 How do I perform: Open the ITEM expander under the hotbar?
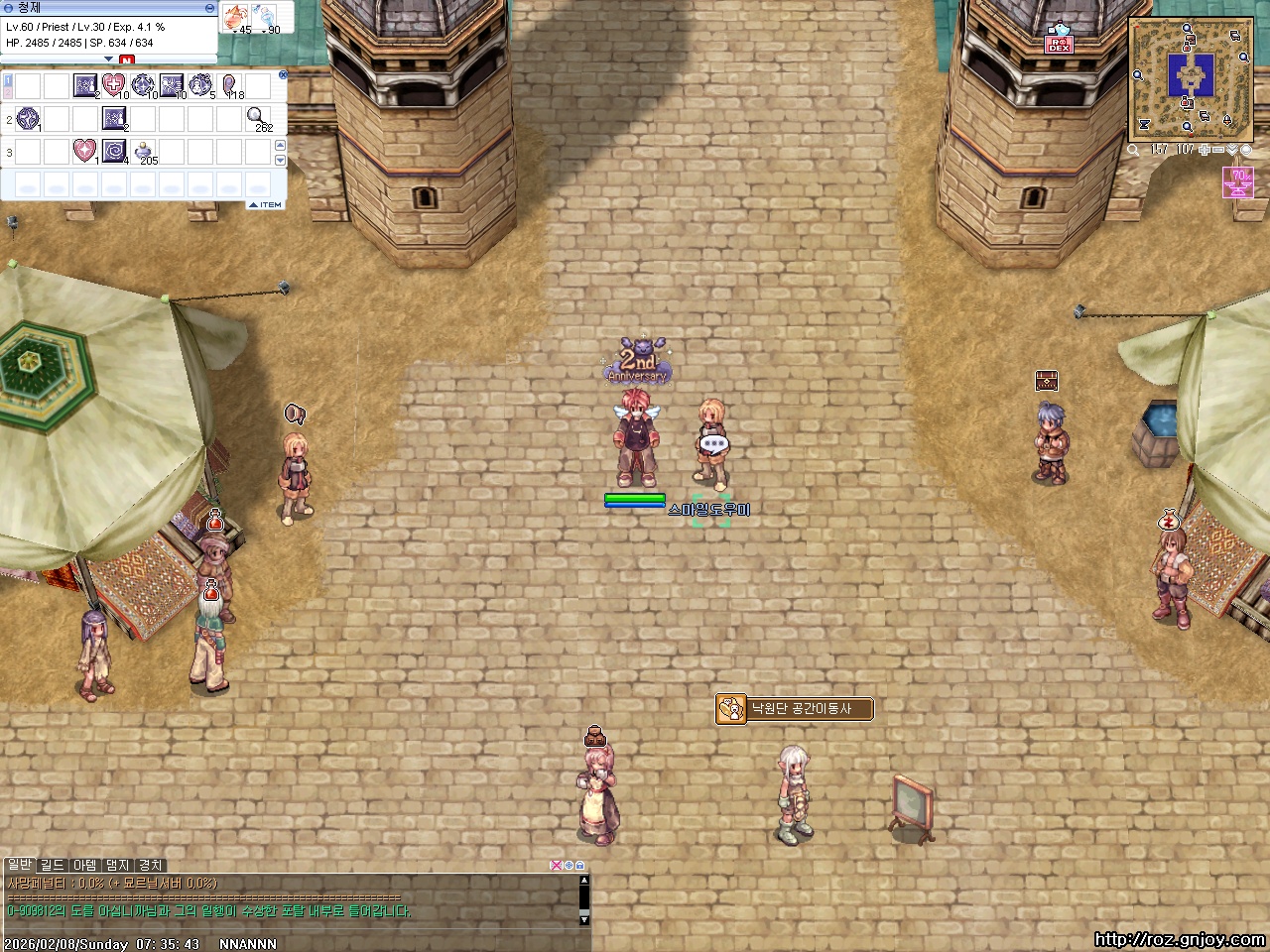click(x=266, y=204)
